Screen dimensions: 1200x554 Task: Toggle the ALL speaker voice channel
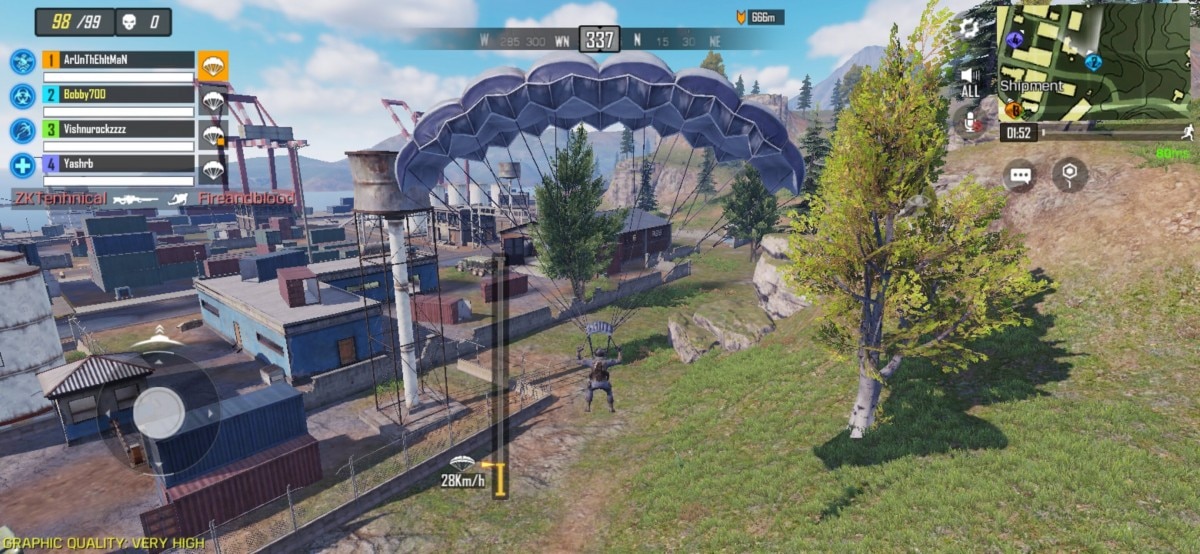pyautogui.click(x=969, y=81)
